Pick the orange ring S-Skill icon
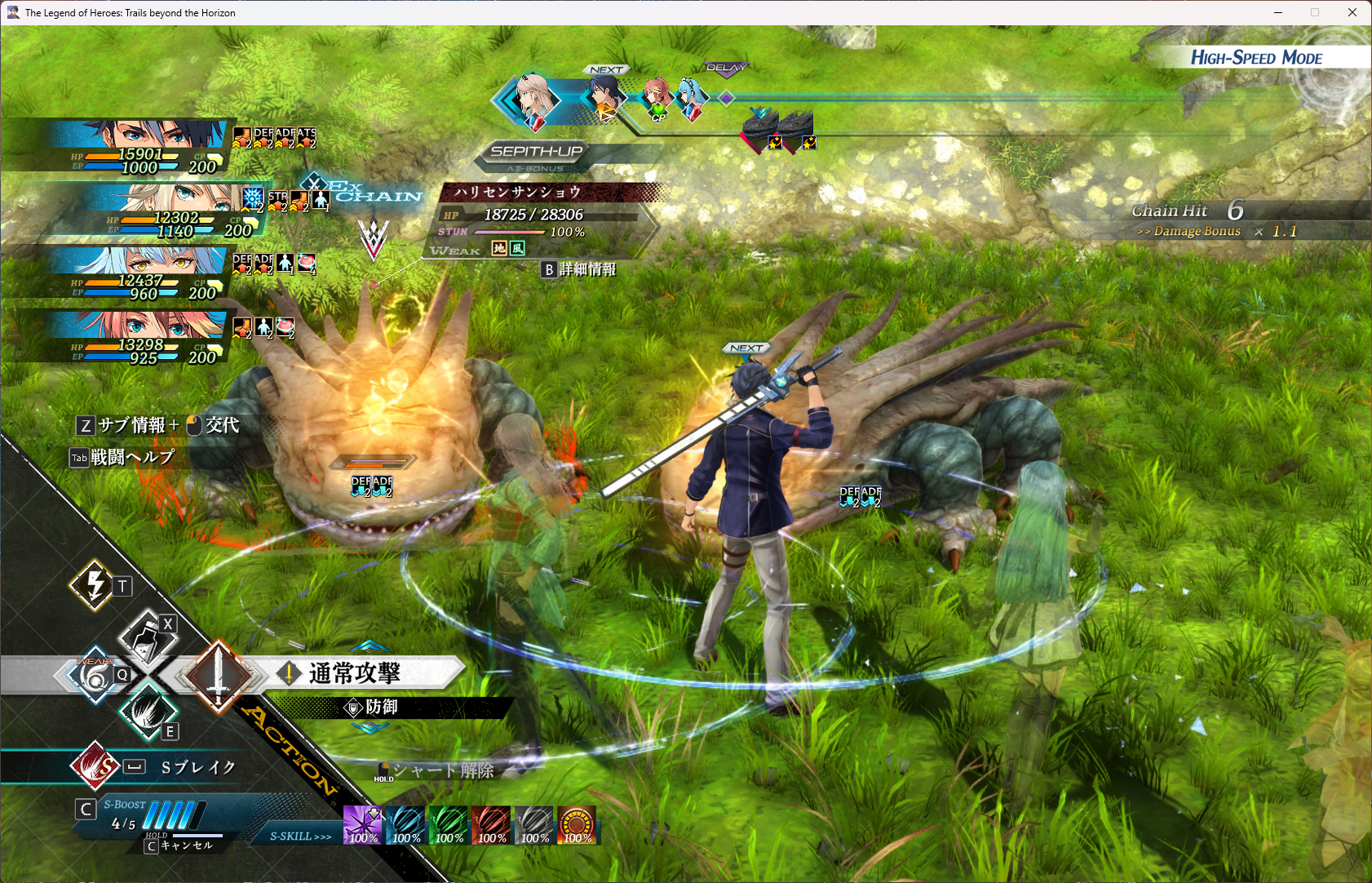Viewport: 1372px width, 883px height. pyautogui.click(x=577, y=825)
